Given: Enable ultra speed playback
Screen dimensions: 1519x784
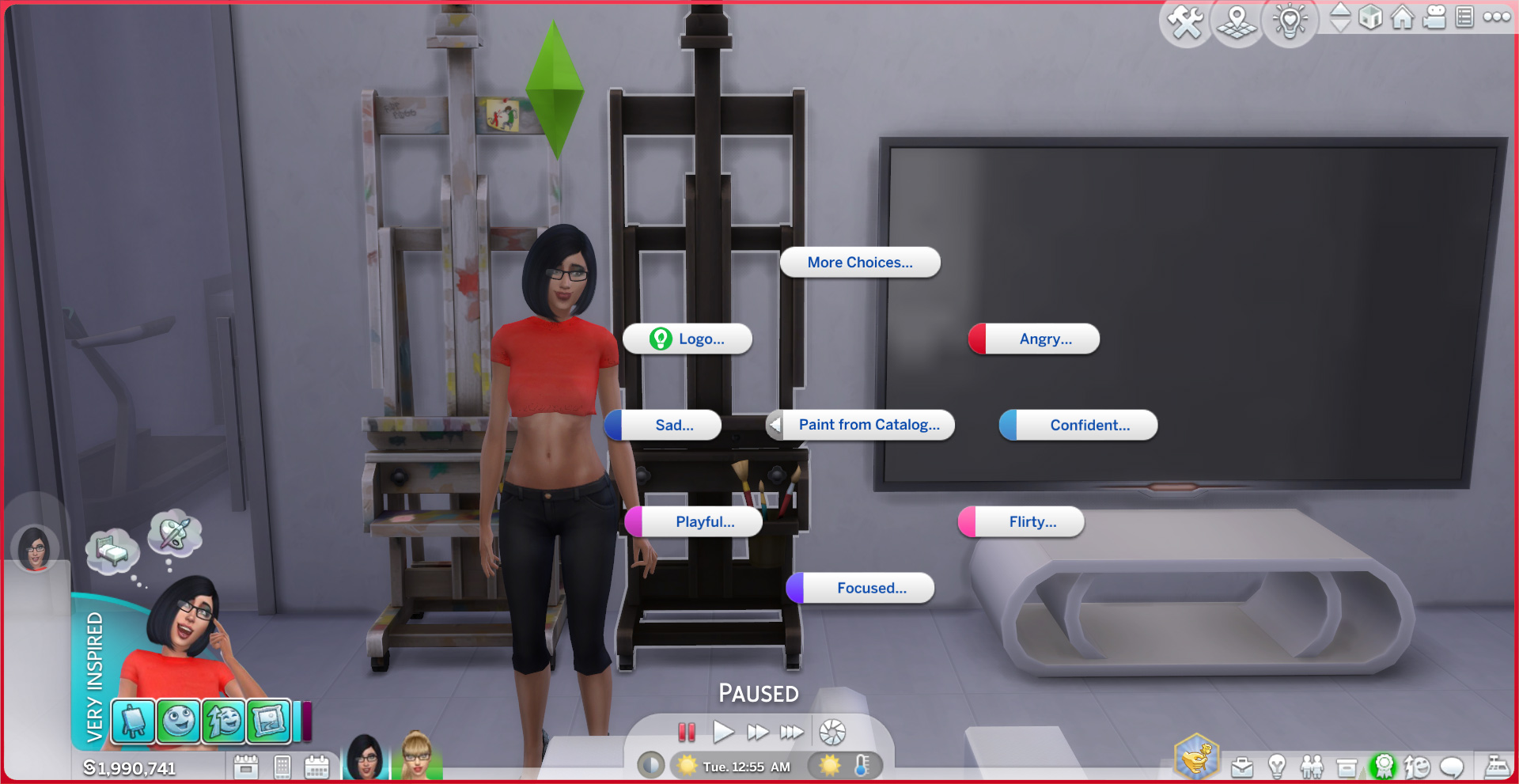Looking at the screenshot, I should pos(790,733).
